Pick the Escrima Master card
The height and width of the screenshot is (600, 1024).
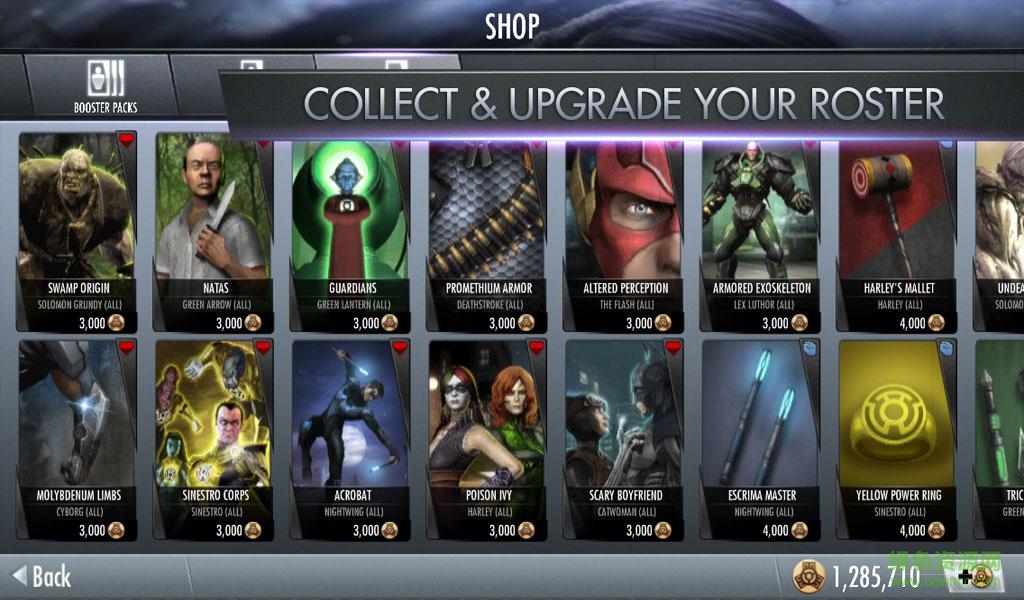pos(761,440)
